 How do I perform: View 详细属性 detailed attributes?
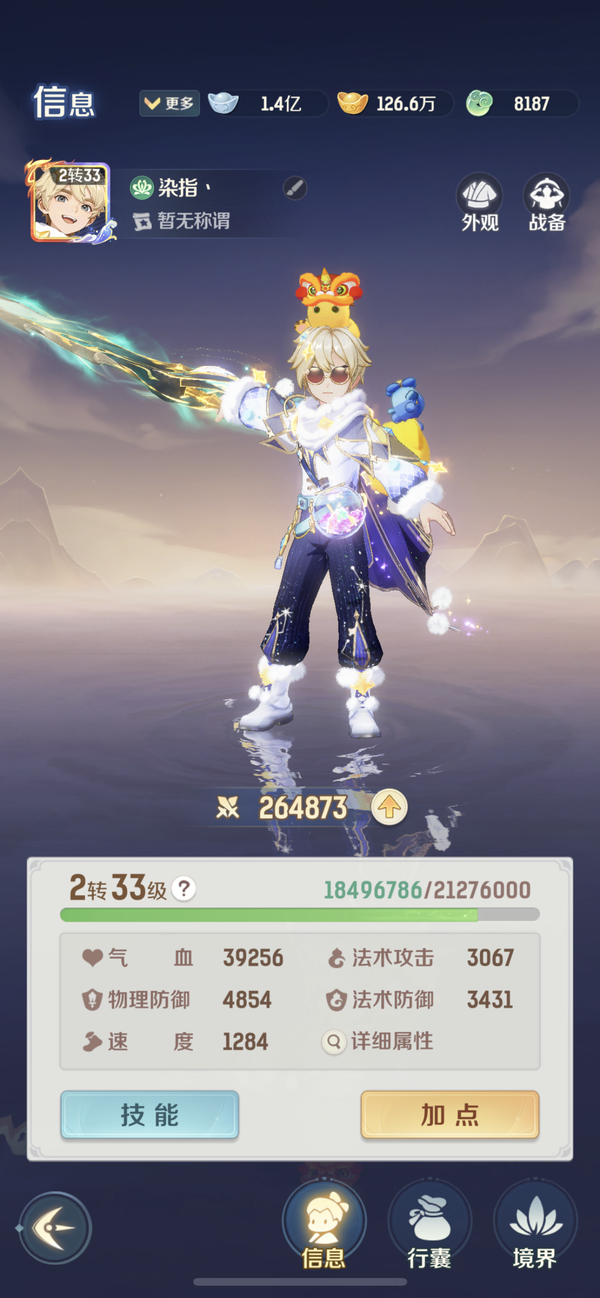click(380, 1041)
